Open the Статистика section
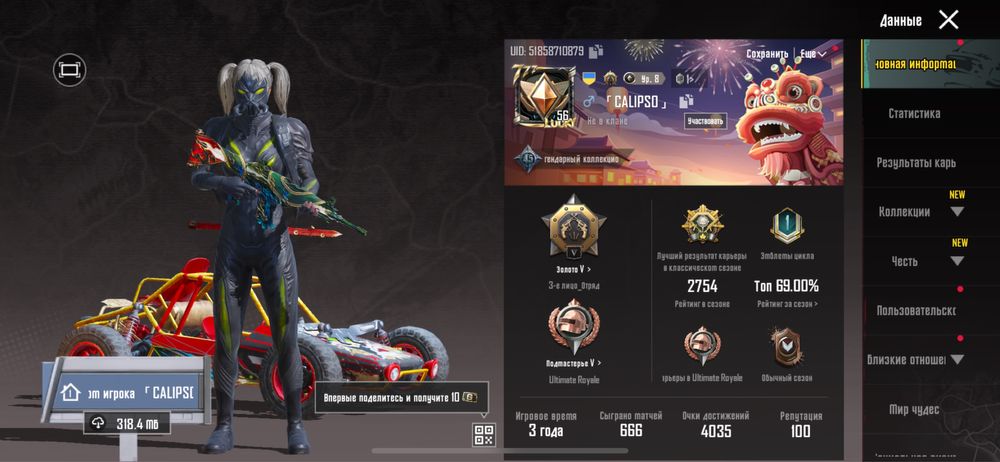This screenshot has width=1000, height=462. 914,114
